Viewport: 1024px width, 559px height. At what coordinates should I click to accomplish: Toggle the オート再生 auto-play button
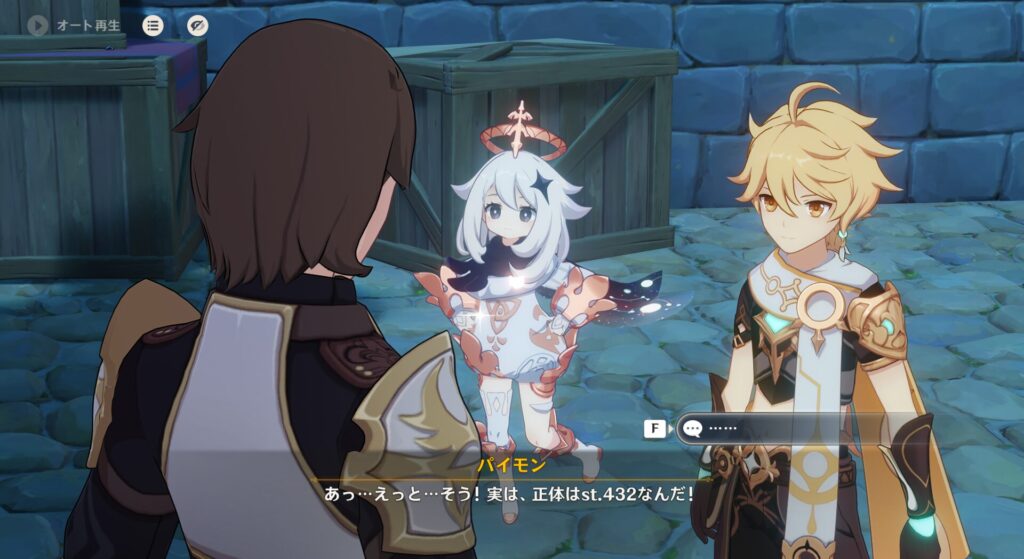pyautogui.click(x=39, y=25)
